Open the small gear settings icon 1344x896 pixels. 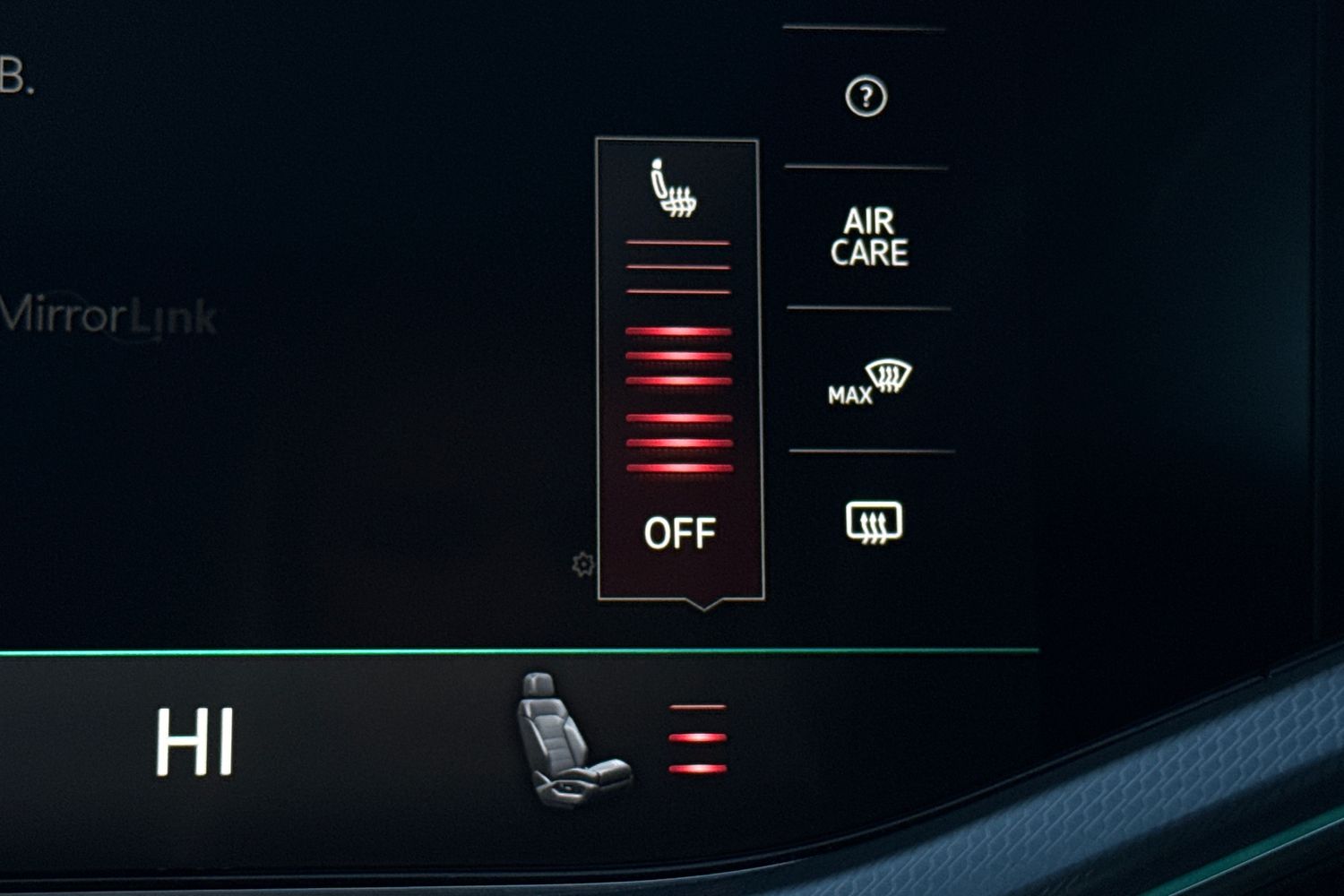pos(583,564)
